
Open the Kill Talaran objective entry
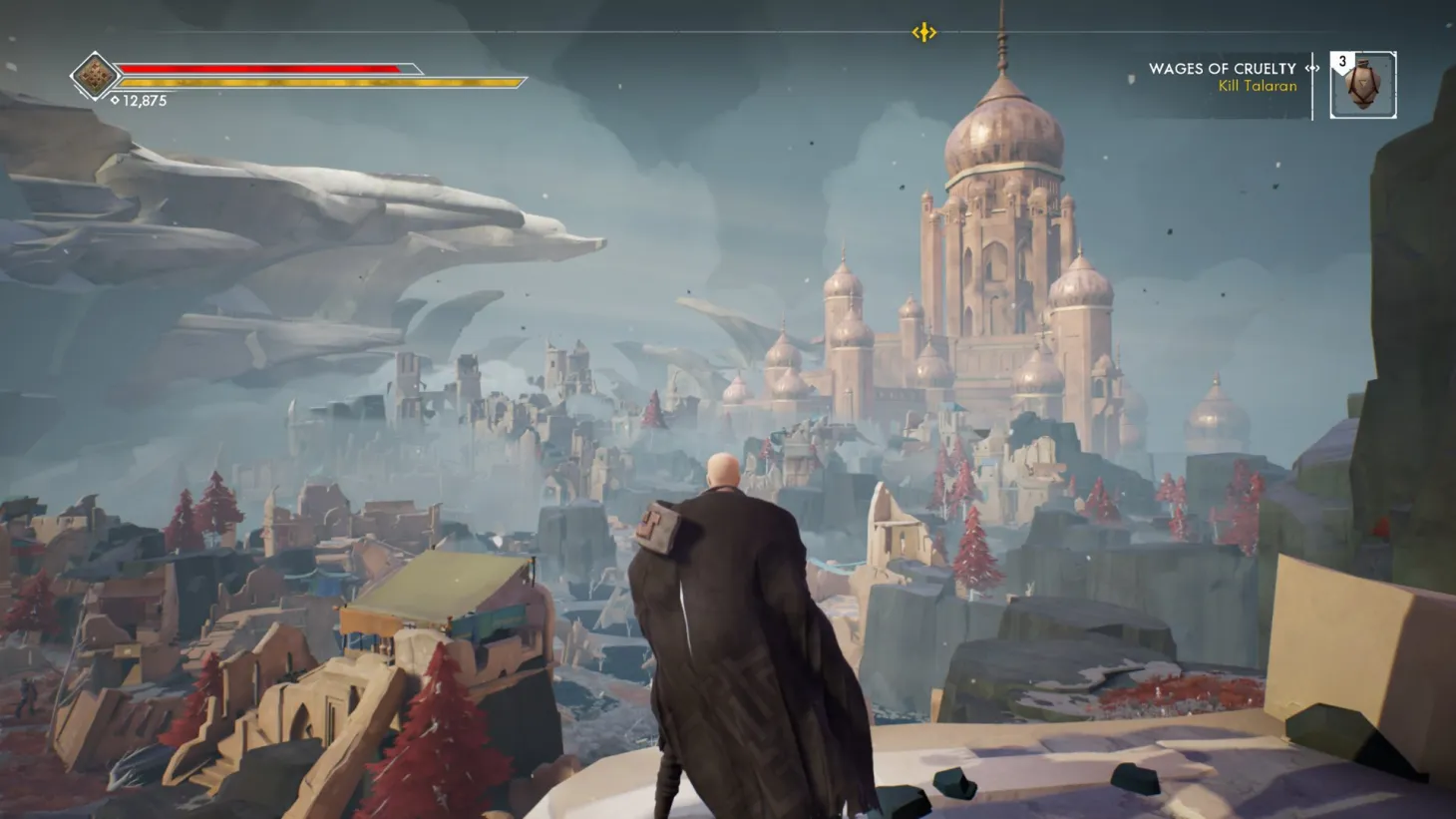[1257, 86]
